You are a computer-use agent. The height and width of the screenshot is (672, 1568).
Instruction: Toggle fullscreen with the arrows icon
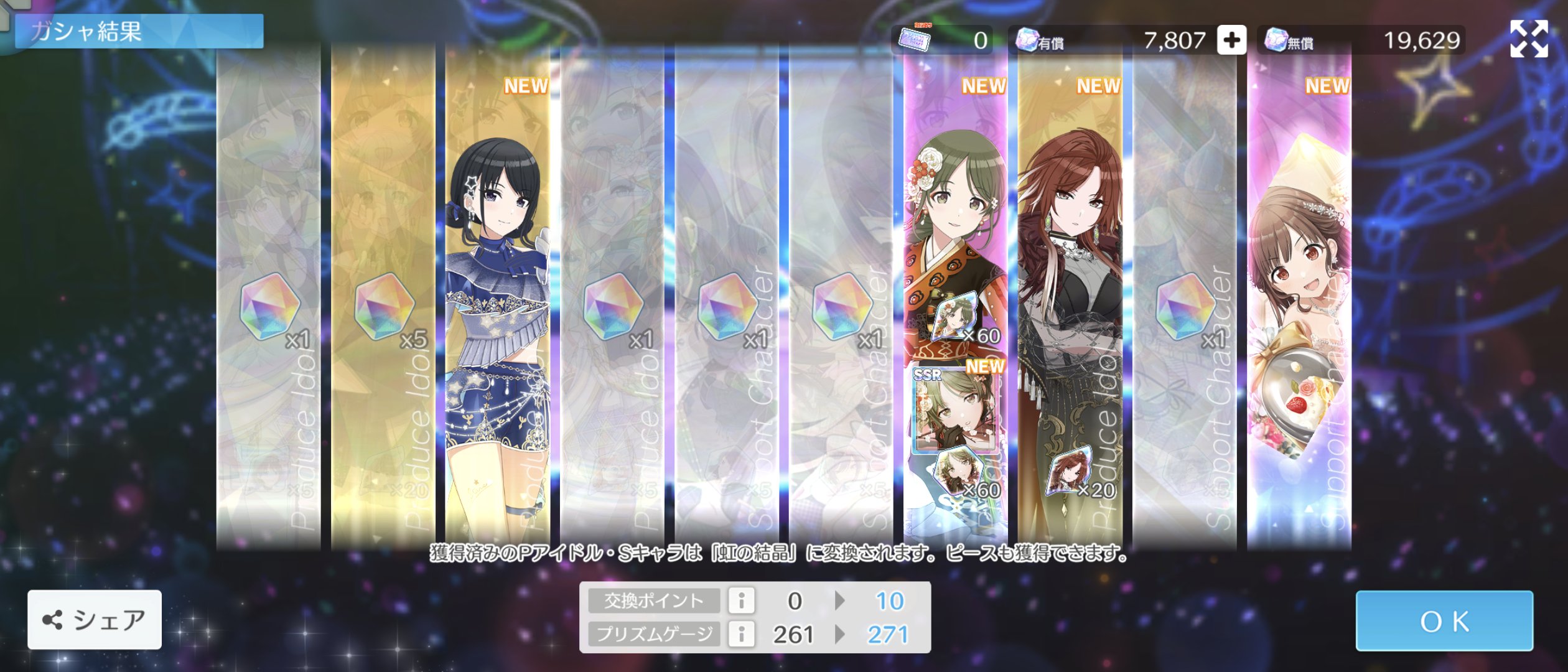1528,39
